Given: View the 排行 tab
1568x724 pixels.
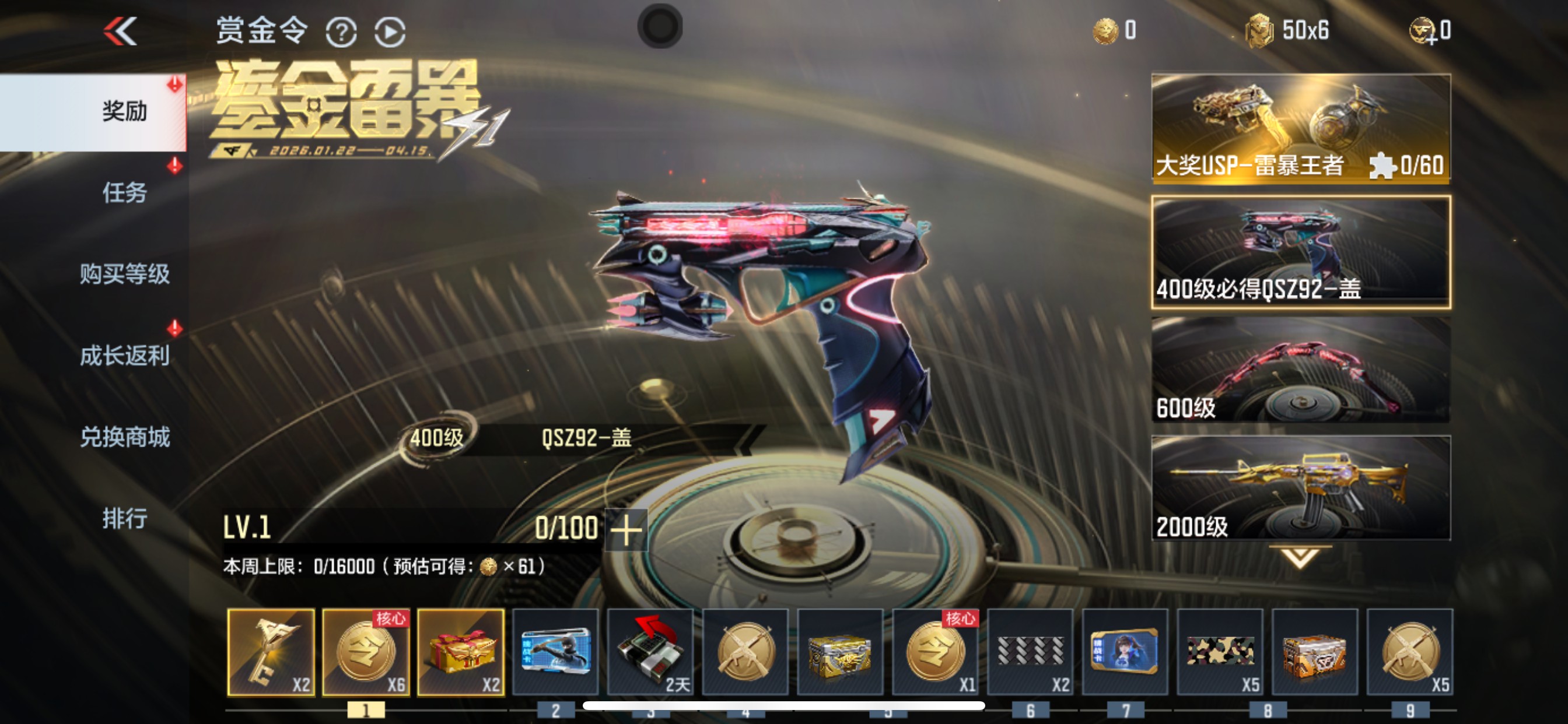Looking at the screenshot, I should pyautogui.click(x=126, y=518).
